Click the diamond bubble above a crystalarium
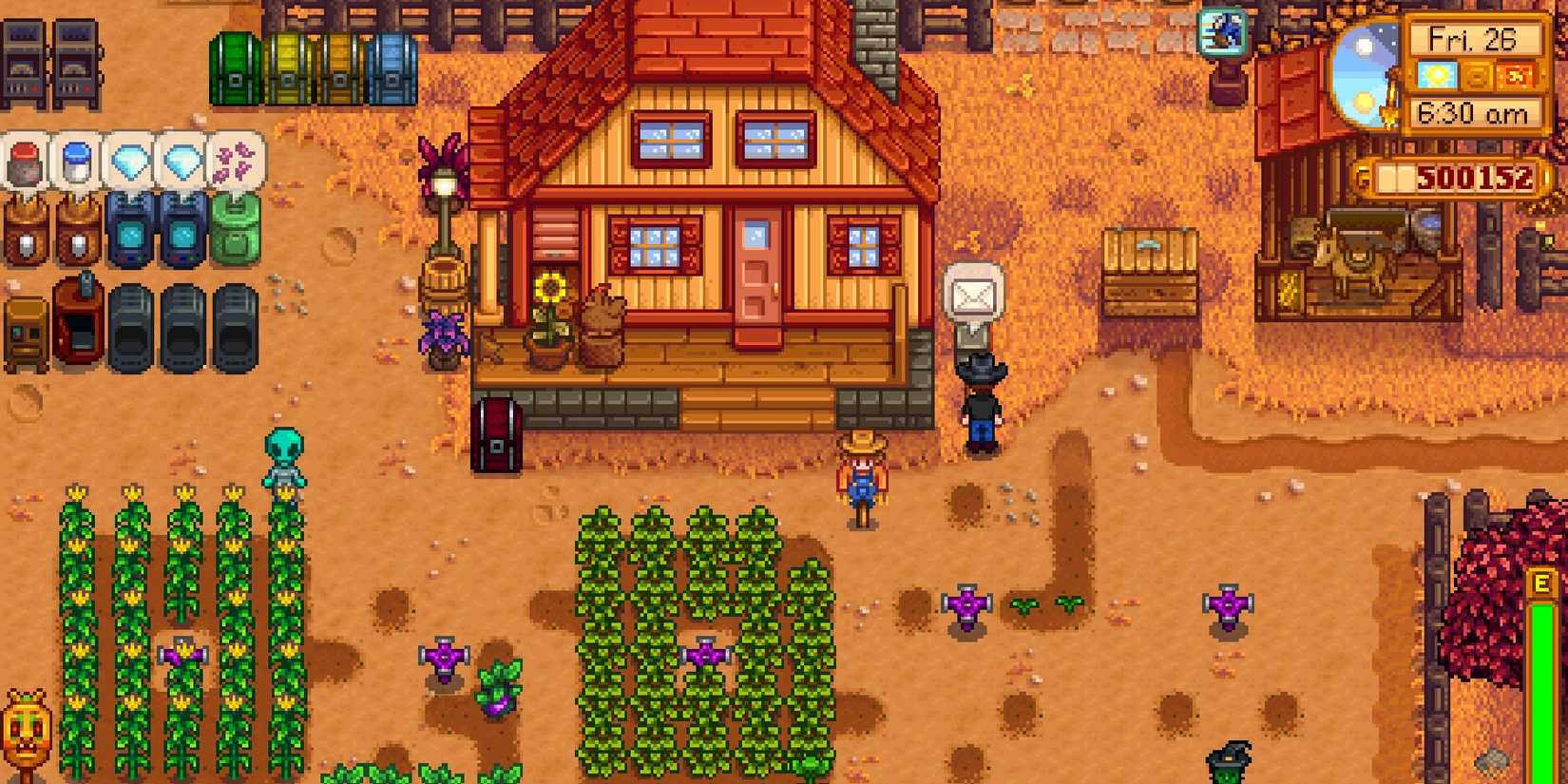Image resolution: width=1568 pixels, height=784 pixels. pyautogui.click(x=128, y=162)
